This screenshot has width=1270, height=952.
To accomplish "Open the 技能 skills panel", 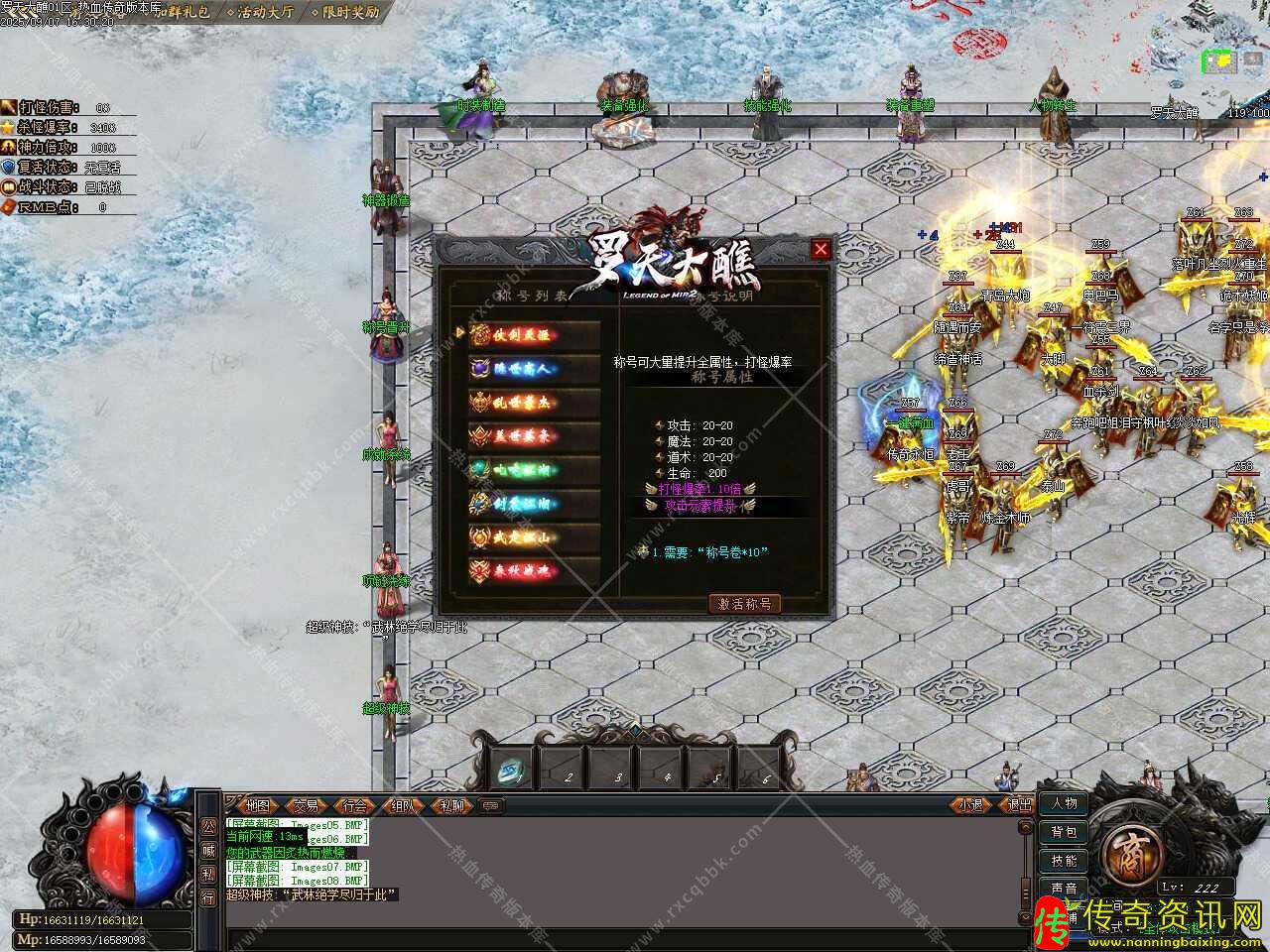I will pyautogui.click(x=1064, y=861).
